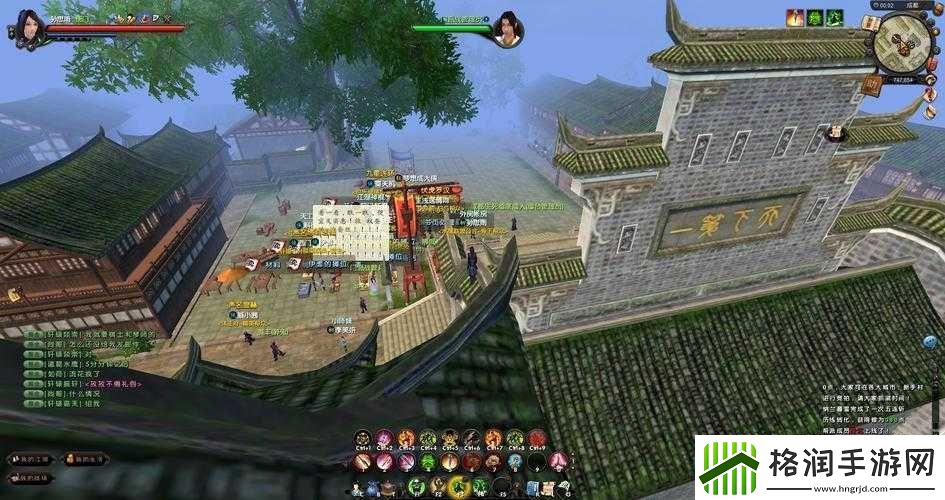Click the fire buff icon beside the minimap

795,17
